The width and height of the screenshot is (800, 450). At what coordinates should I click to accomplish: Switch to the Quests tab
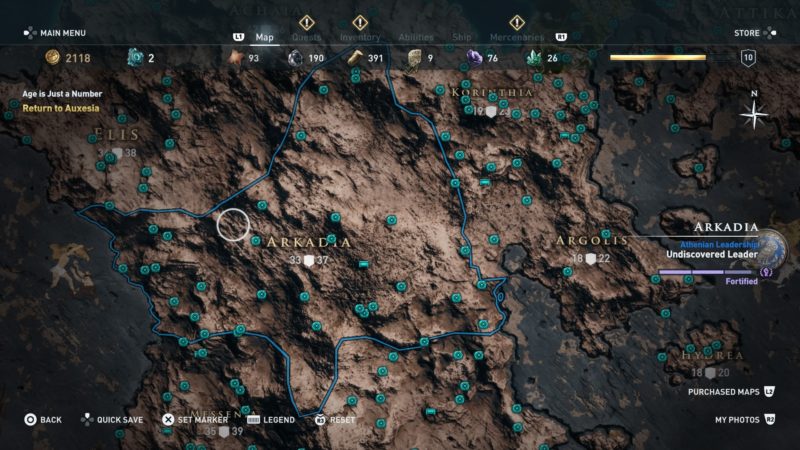click(x=306, y=38)
